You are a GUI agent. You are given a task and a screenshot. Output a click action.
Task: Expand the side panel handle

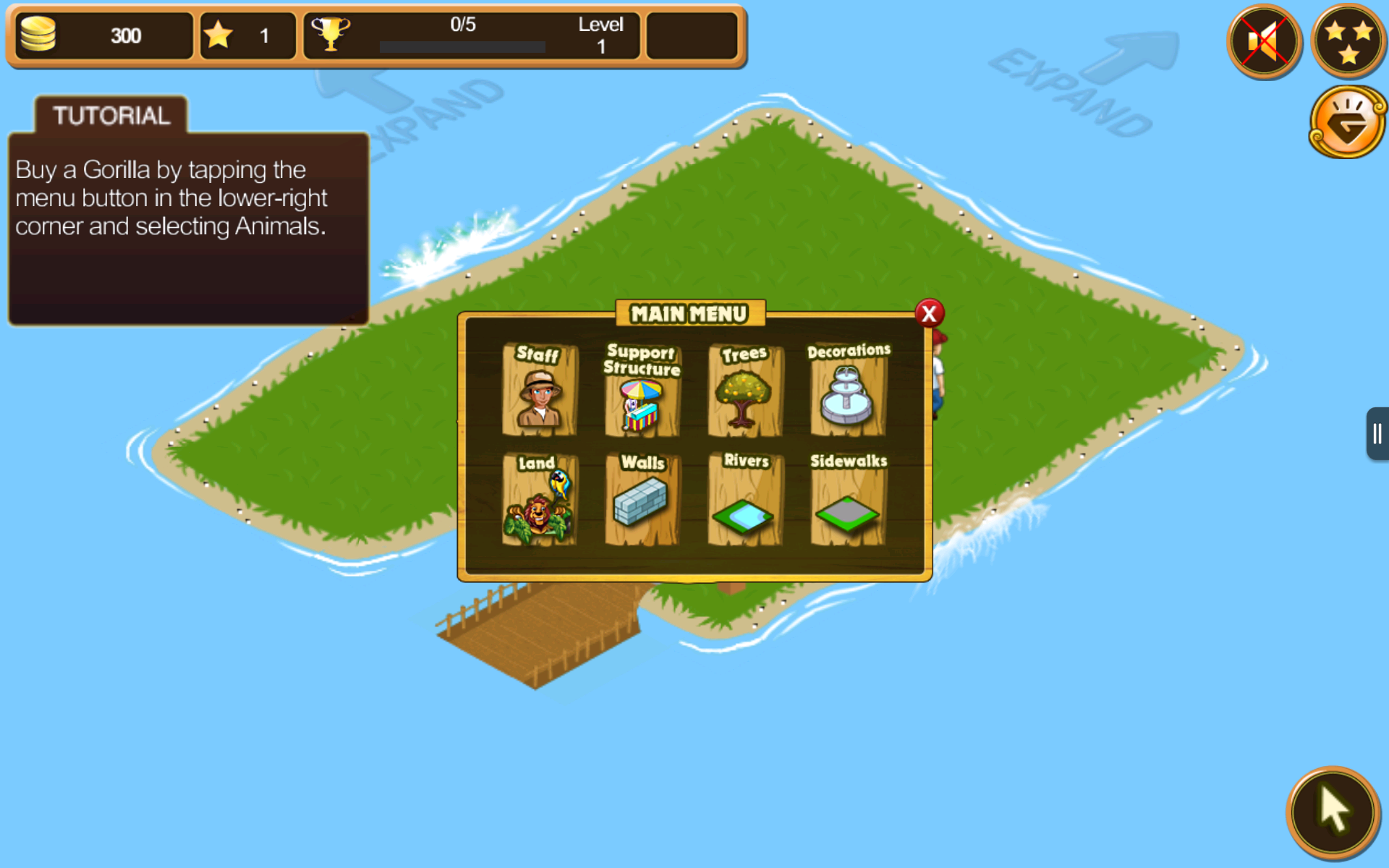[1377, 434]
